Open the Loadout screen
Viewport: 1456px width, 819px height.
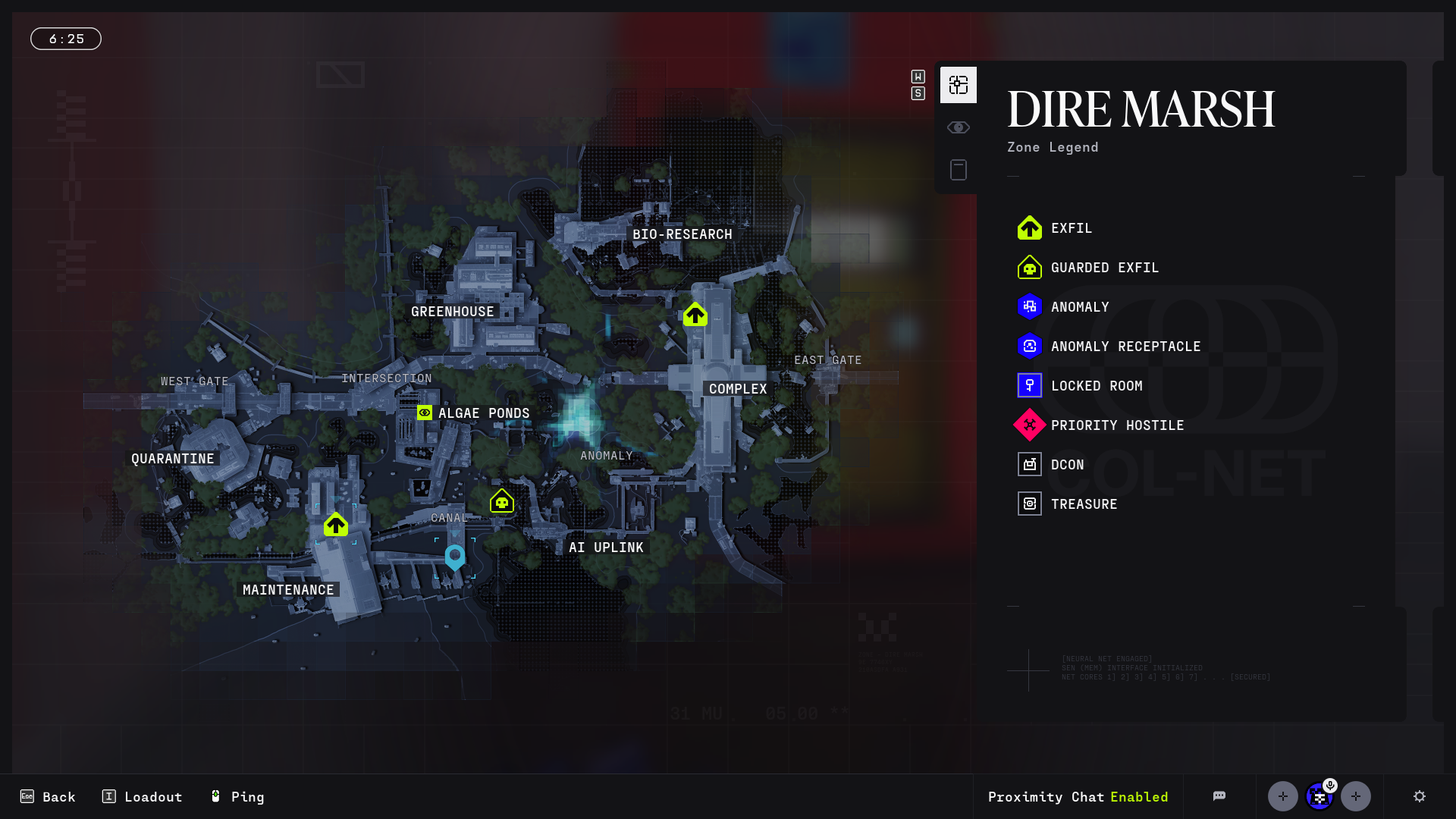coord(142,796)
